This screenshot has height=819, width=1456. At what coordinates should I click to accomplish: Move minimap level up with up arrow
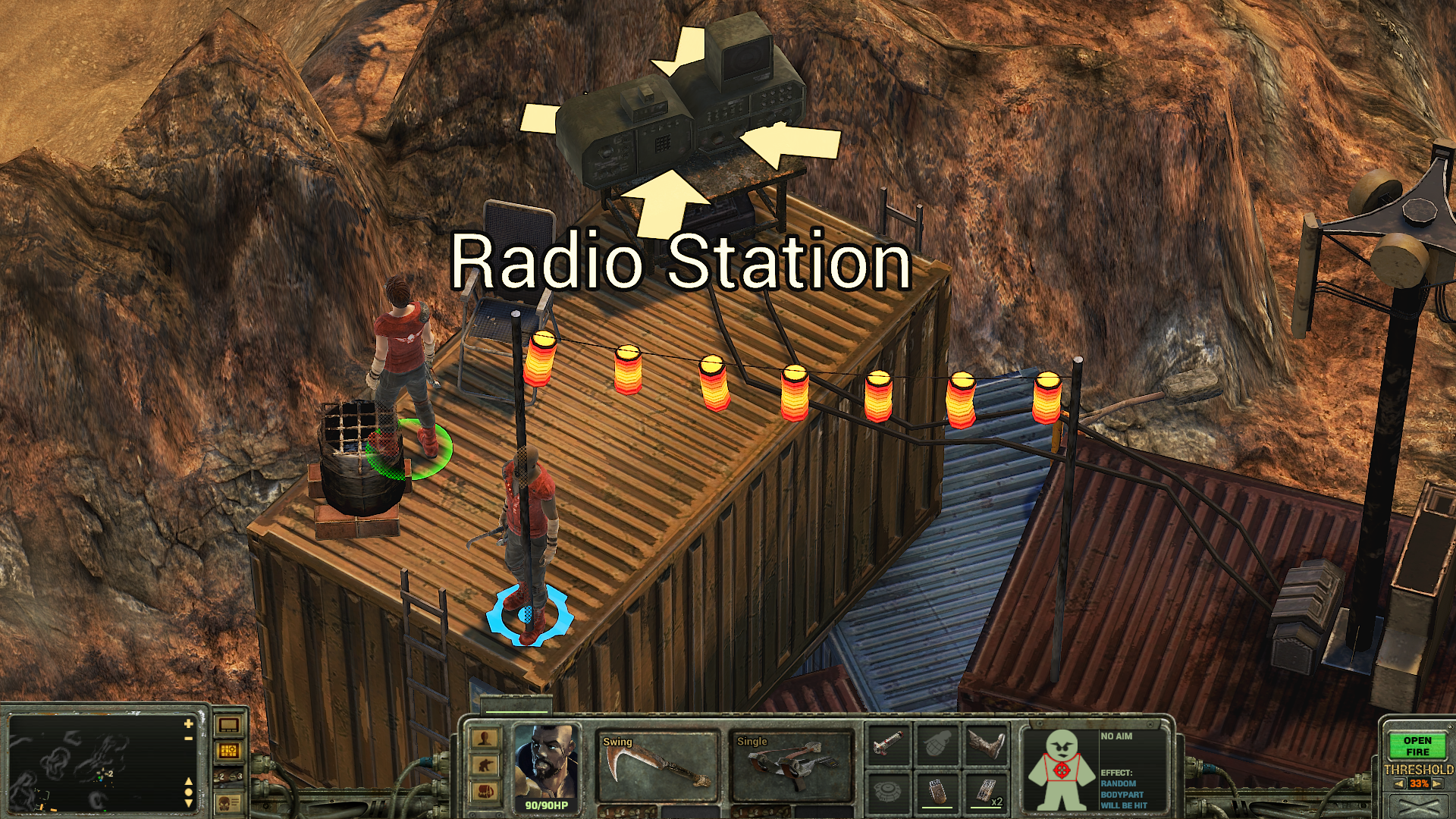click(188, 781)
